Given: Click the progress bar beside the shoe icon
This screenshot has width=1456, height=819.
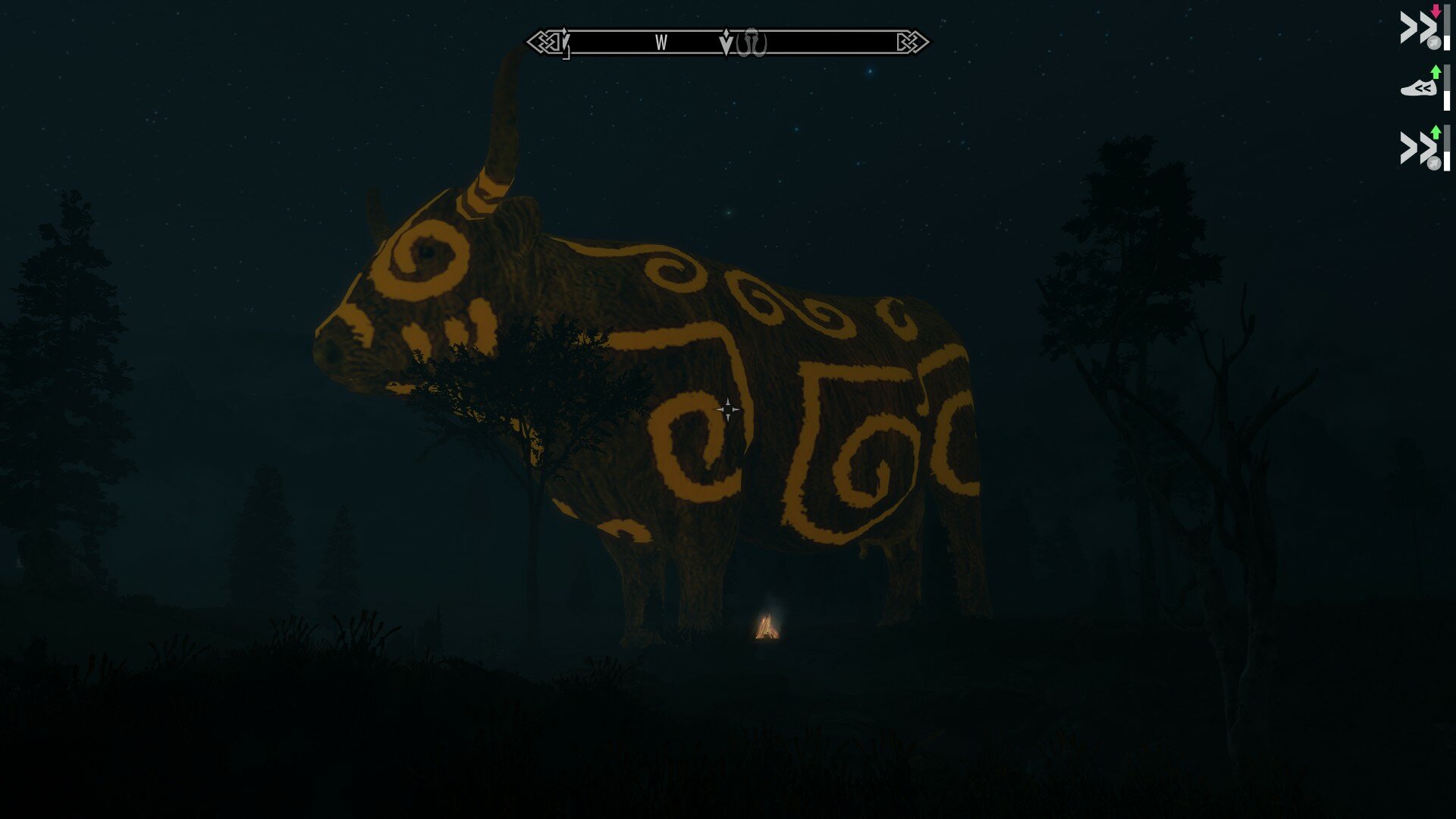Looking at the screenshot, I should 1447,89.
